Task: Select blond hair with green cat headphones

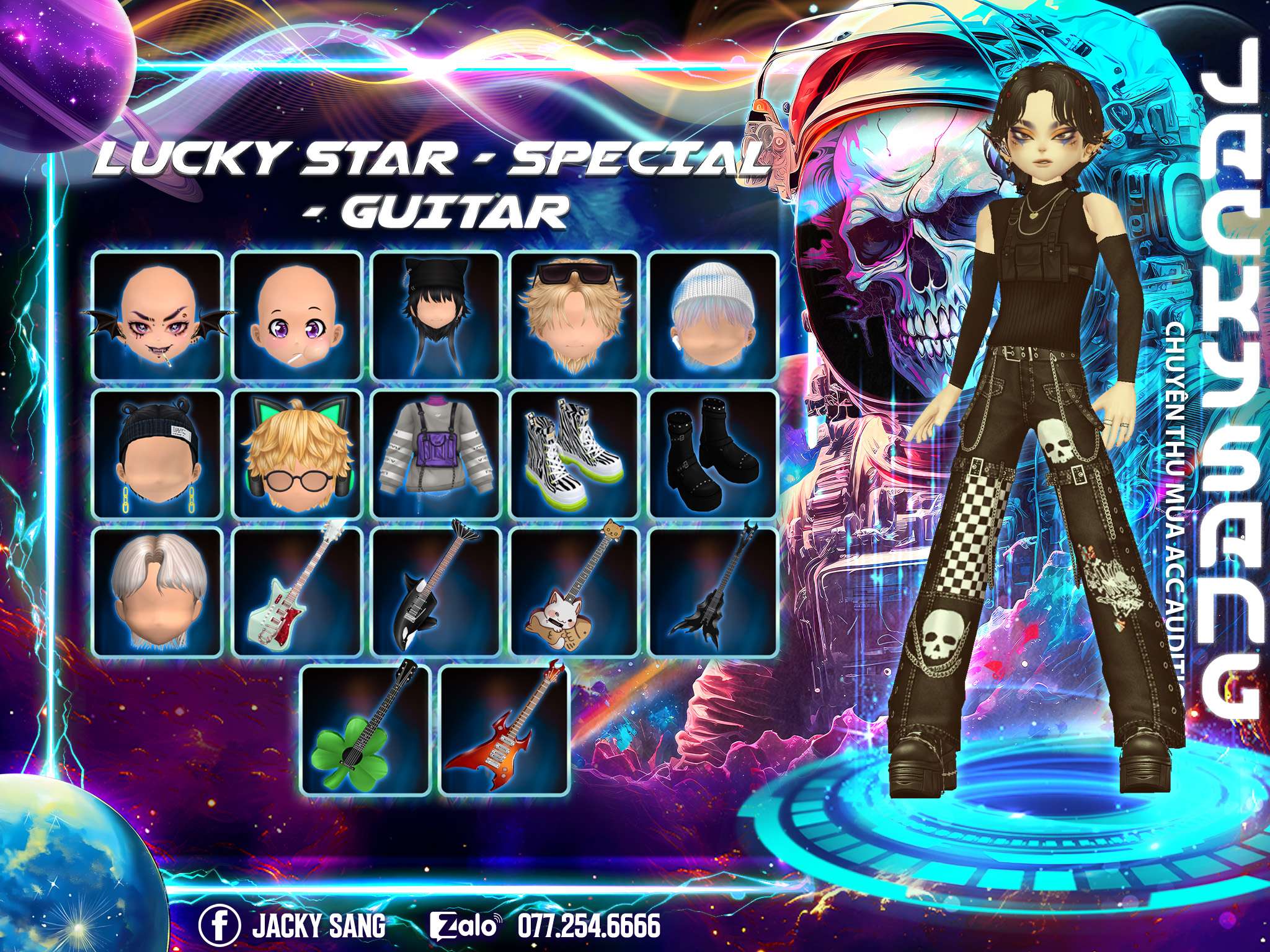Action: point(297,454)
